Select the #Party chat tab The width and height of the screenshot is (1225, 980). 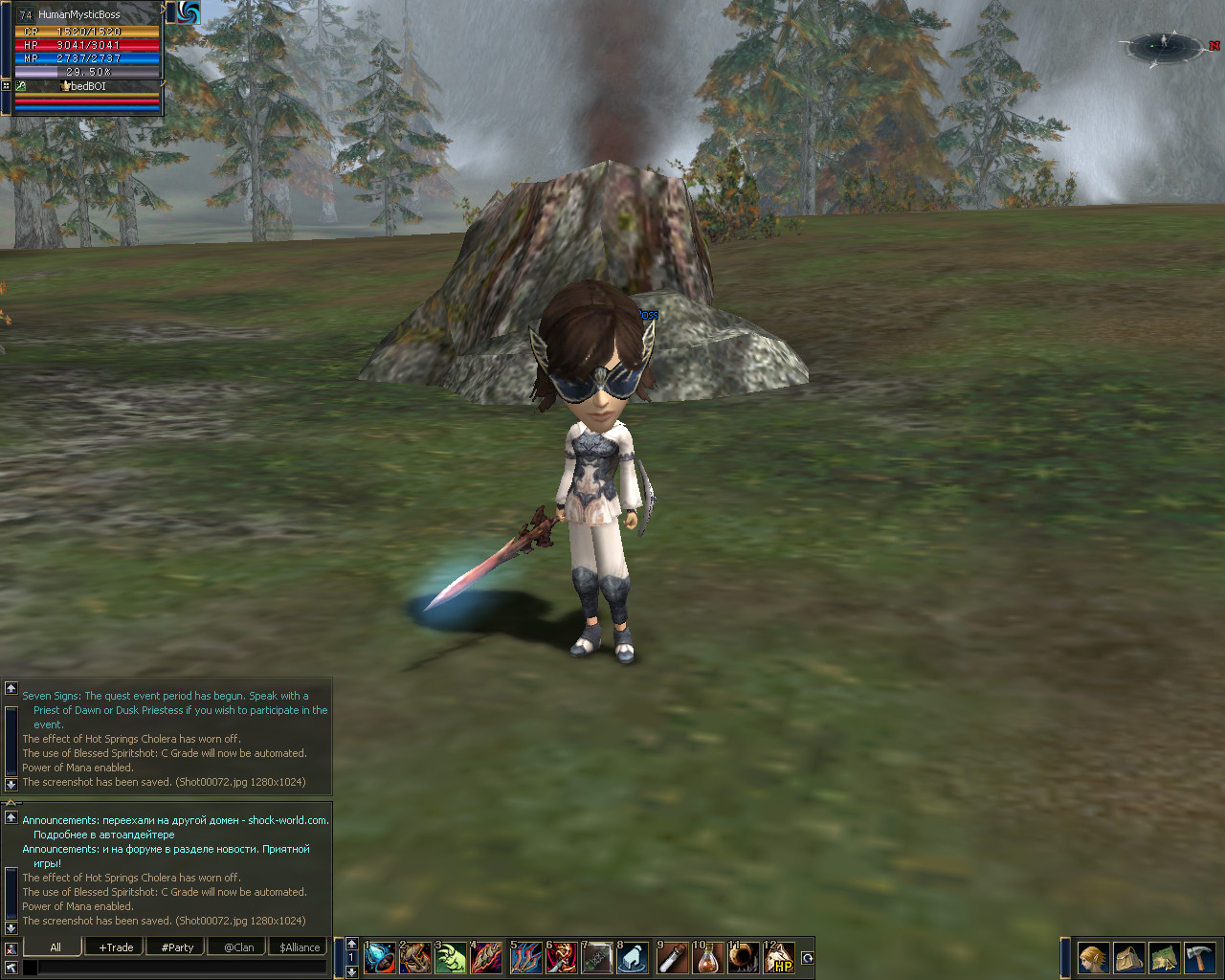coord(177,947)
